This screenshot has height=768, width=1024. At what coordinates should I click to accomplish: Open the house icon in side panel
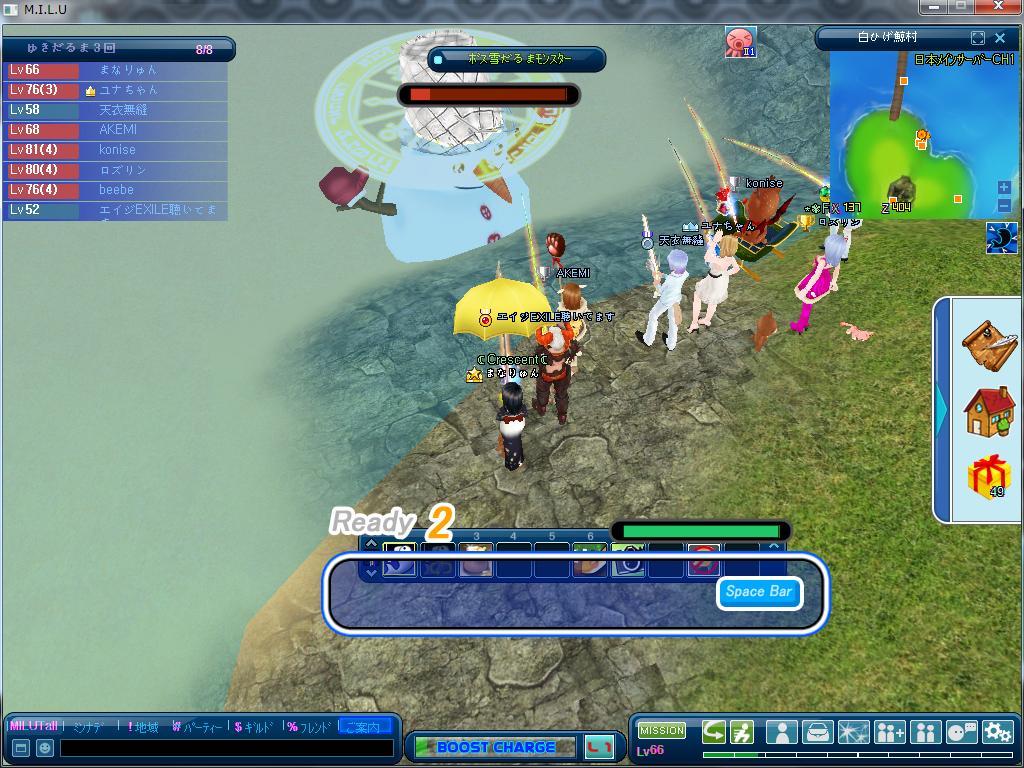point(988,411)
